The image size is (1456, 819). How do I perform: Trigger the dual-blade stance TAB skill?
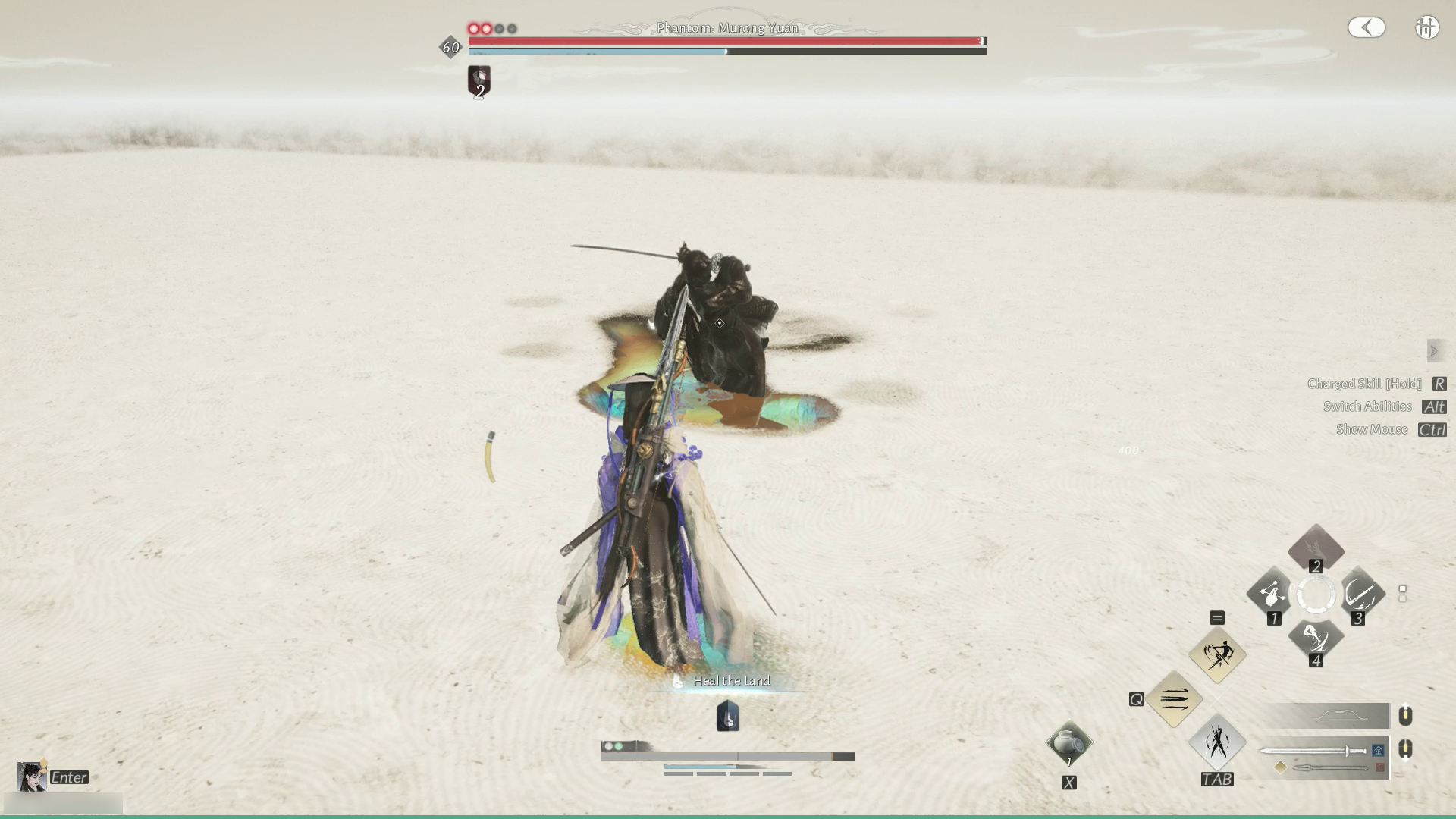coord(1217,742)
